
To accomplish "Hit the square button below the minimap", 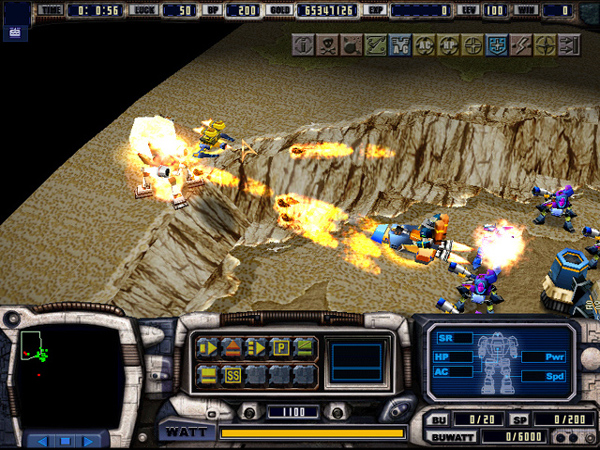I will (67, 440).
